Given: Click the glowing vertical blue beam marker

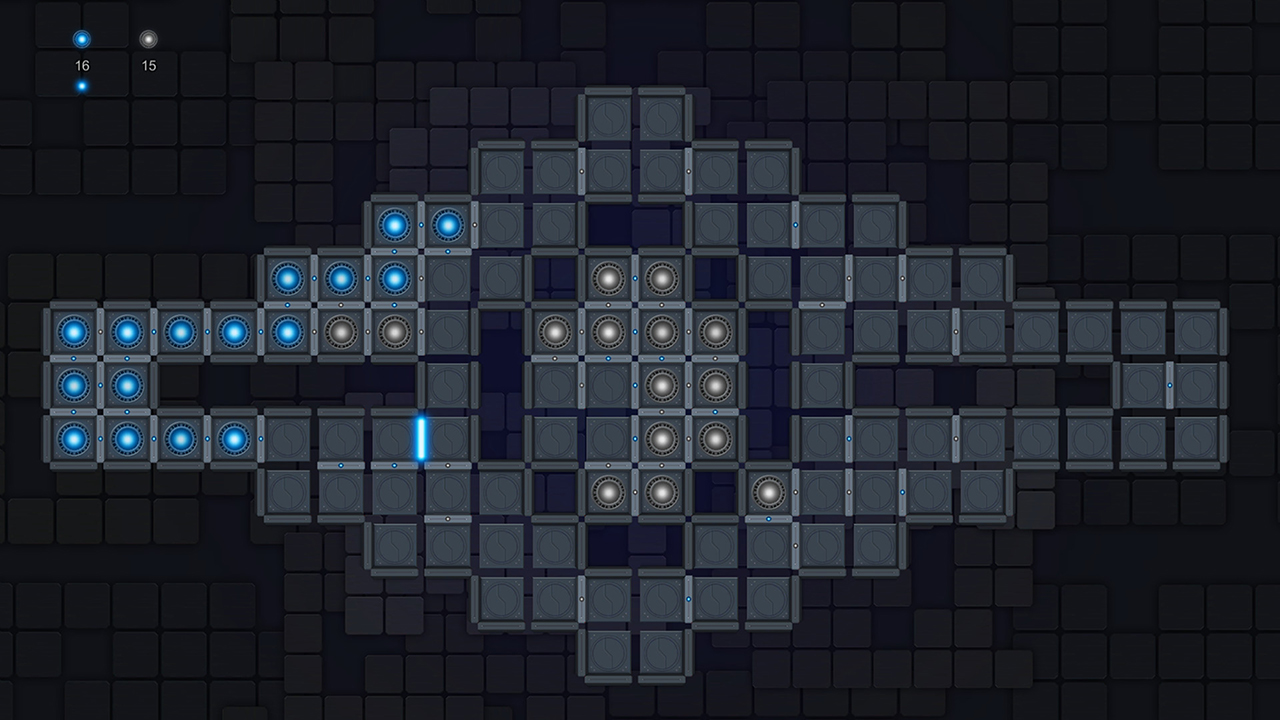Looking at the screenshot, I should (423, 438).
